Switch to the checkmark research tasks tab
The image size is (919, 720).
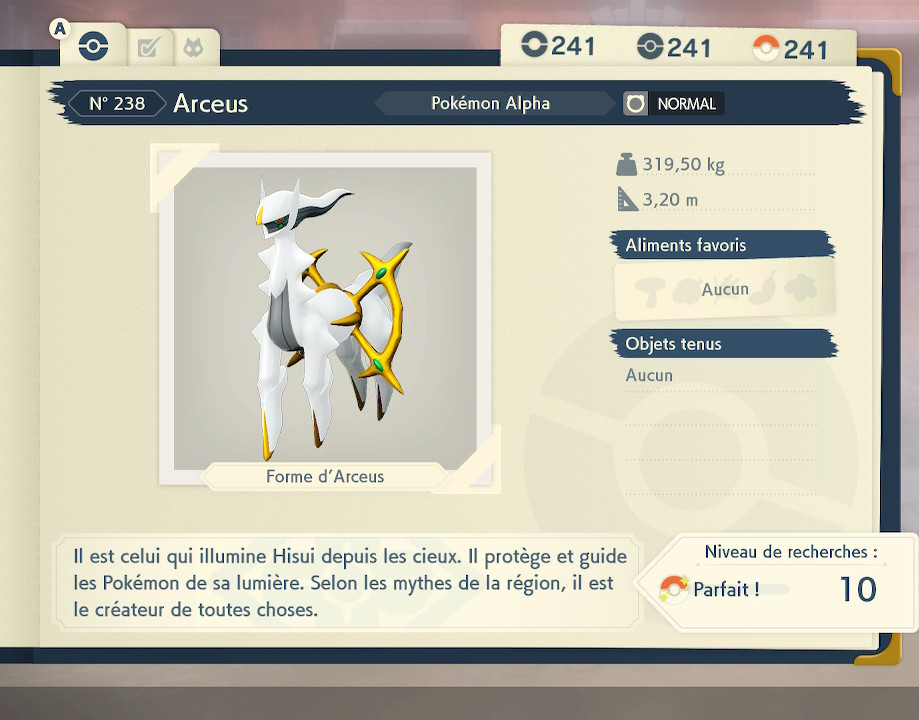[x=148, y=47]
